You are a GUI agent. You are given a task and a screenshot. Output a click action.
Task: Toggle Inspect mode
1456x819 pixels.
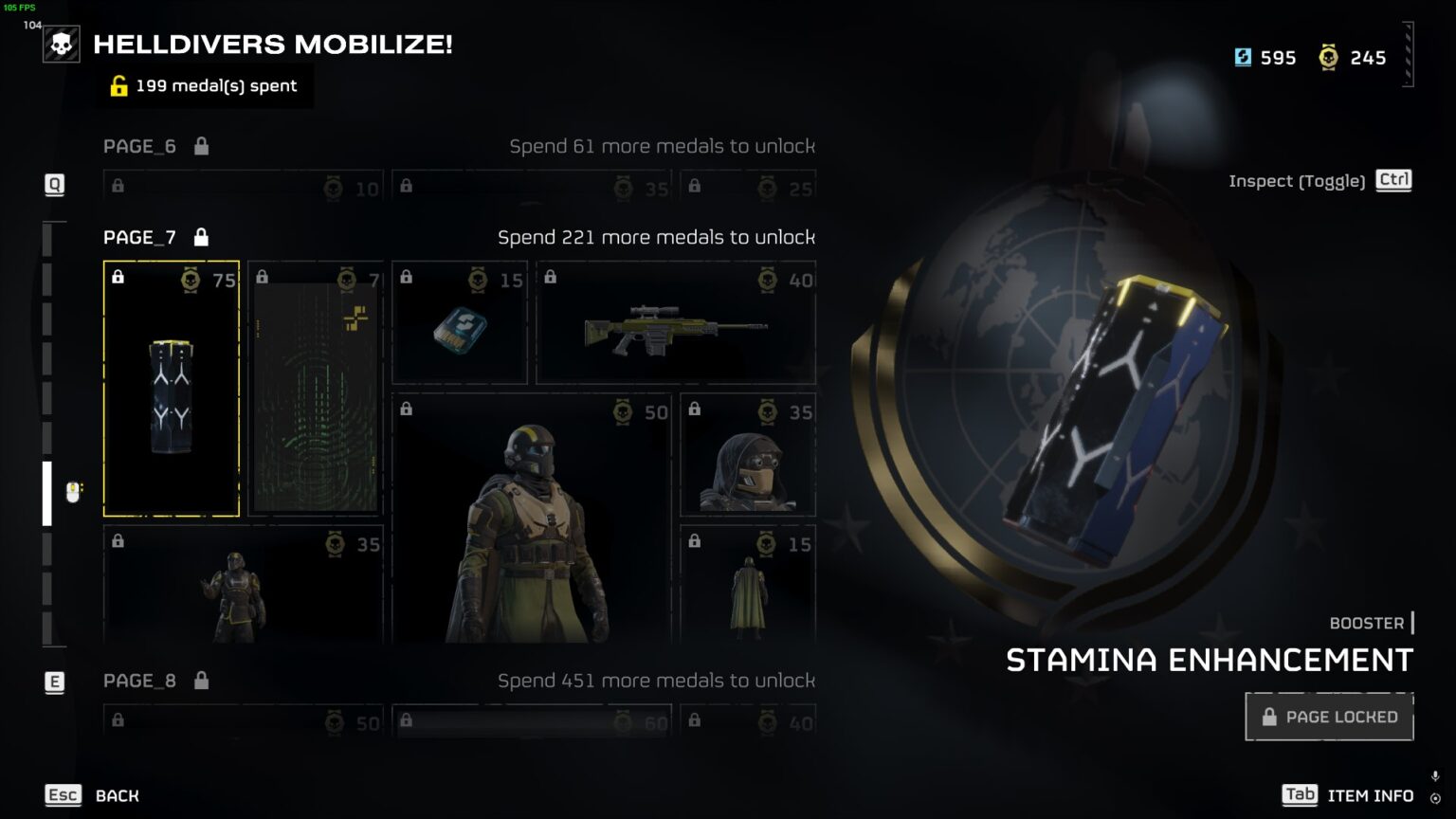tap(1393, 179)
